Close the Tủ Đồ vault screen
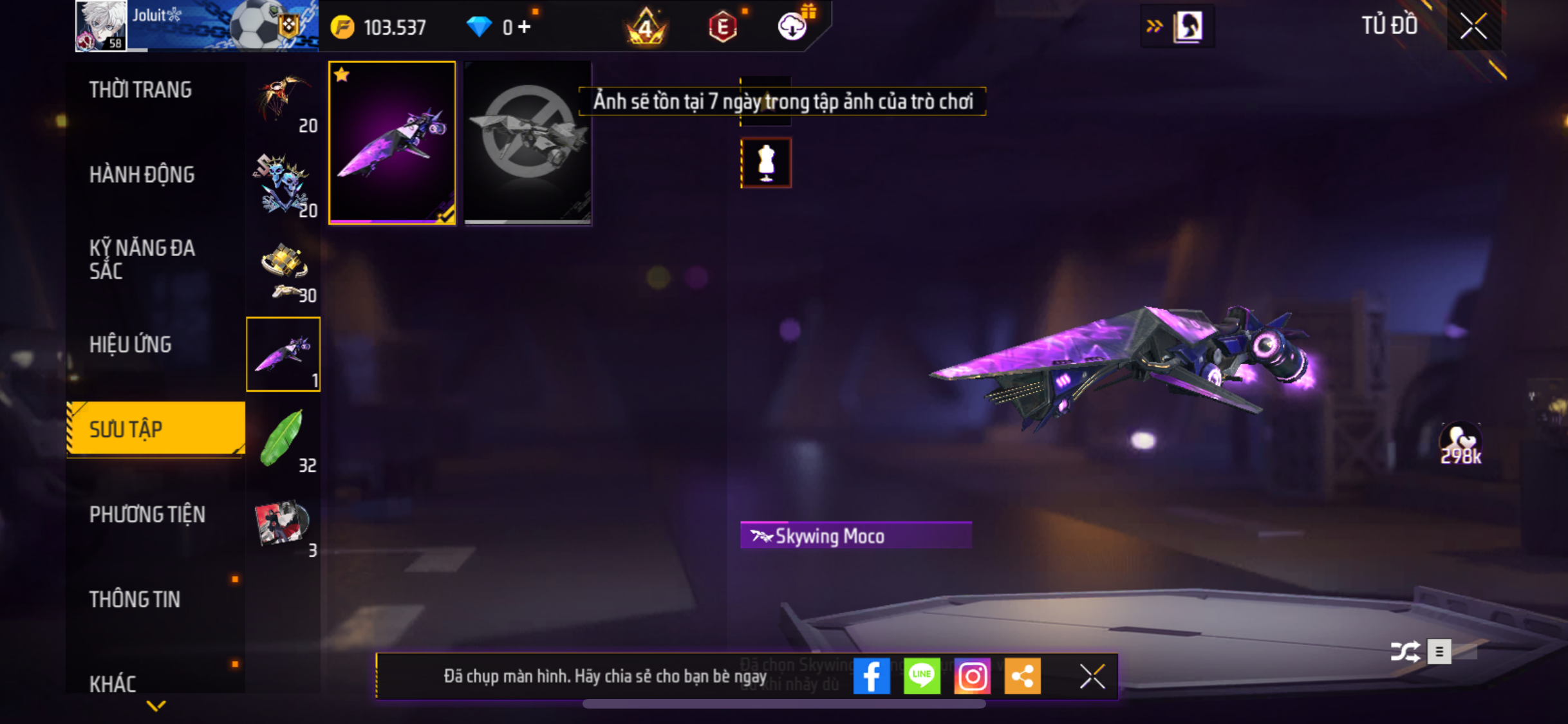 click(1473, 26)
